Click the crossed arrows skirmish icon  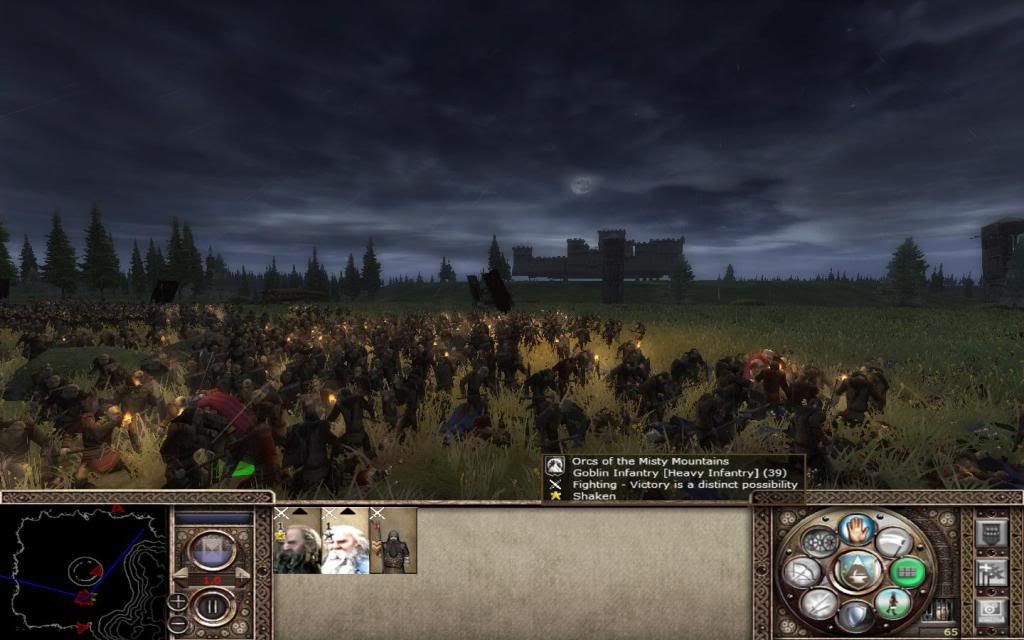click(x=818, y=602)
